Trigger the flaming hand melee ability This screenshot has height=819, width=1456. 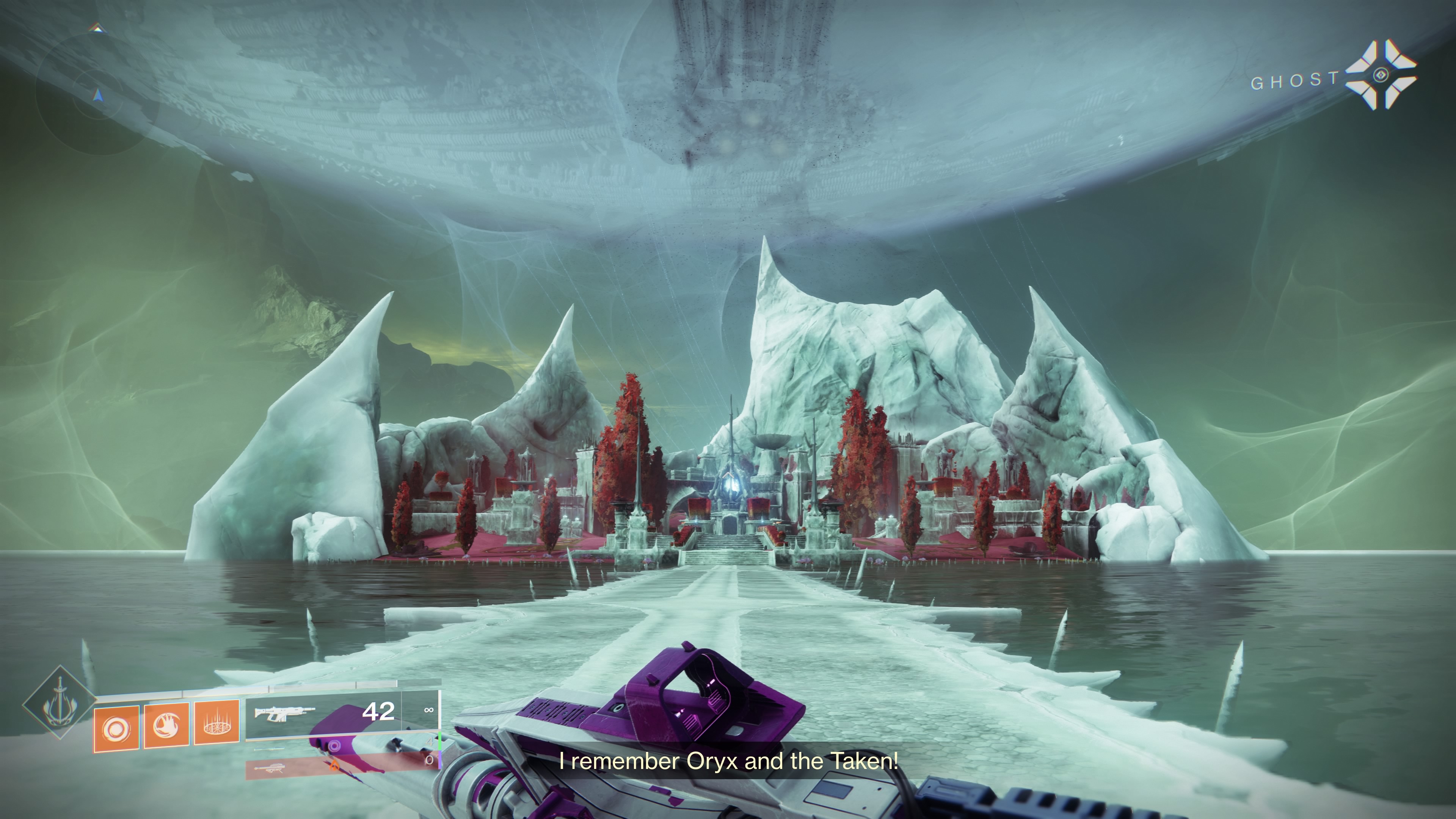167,725
